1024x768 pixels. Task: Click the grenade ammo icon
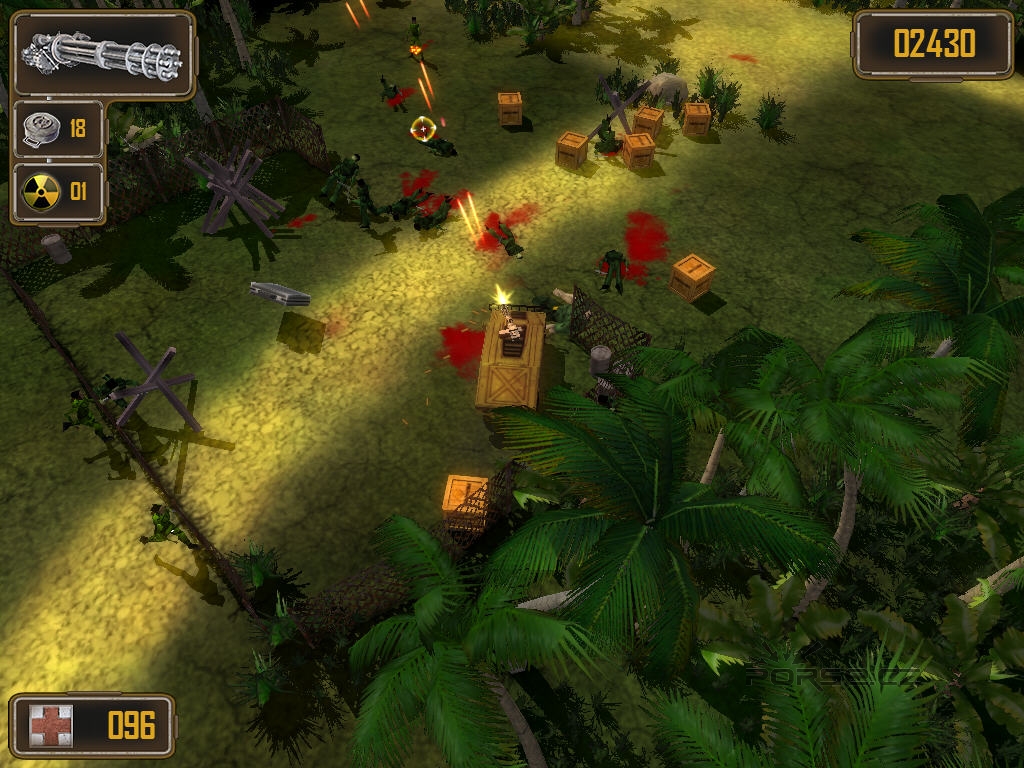pos(41,130)
